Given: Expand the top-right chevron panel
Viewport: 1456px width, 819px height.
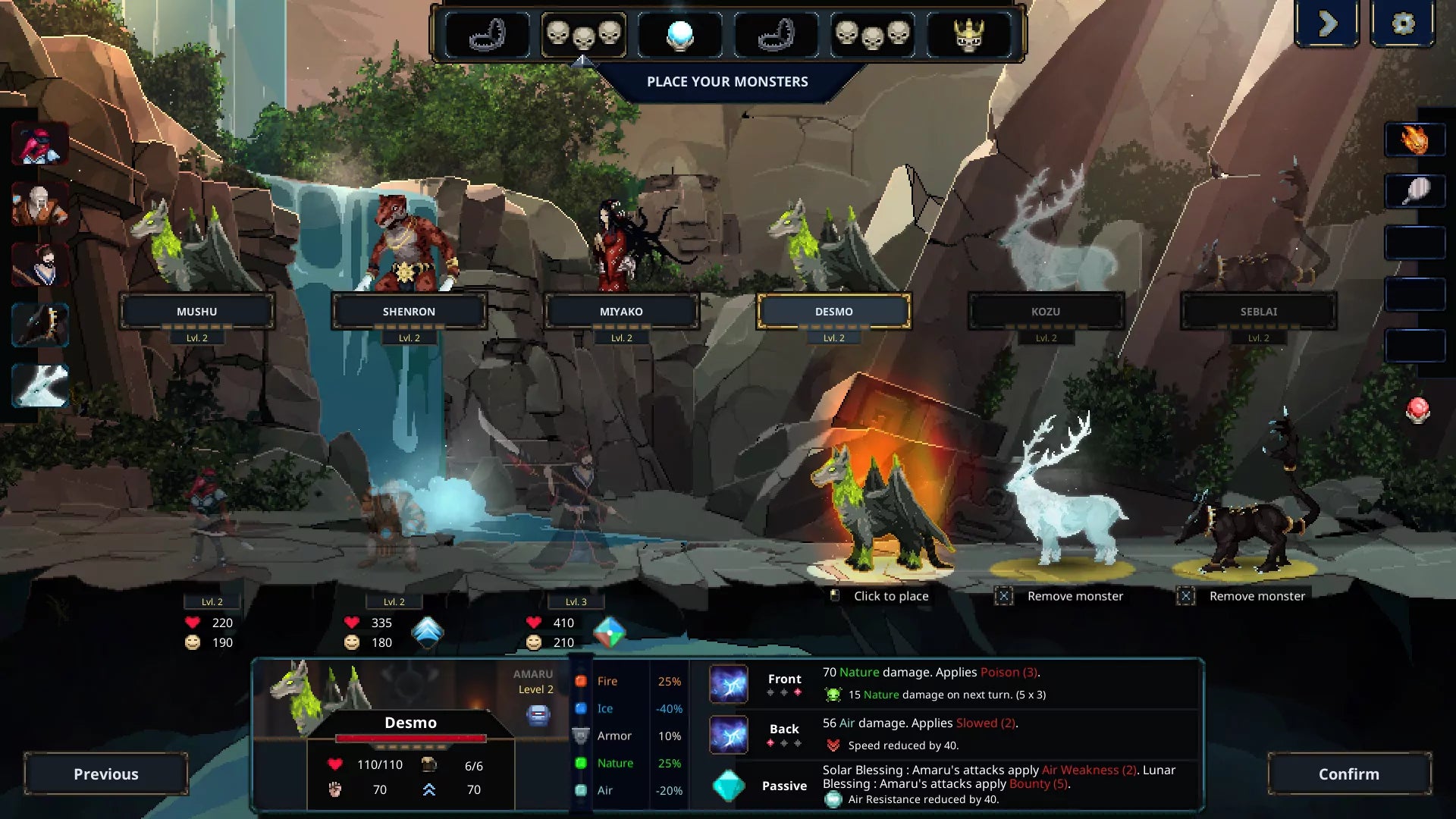Looking at the screenshot, I should click(x=1327, y=22).
